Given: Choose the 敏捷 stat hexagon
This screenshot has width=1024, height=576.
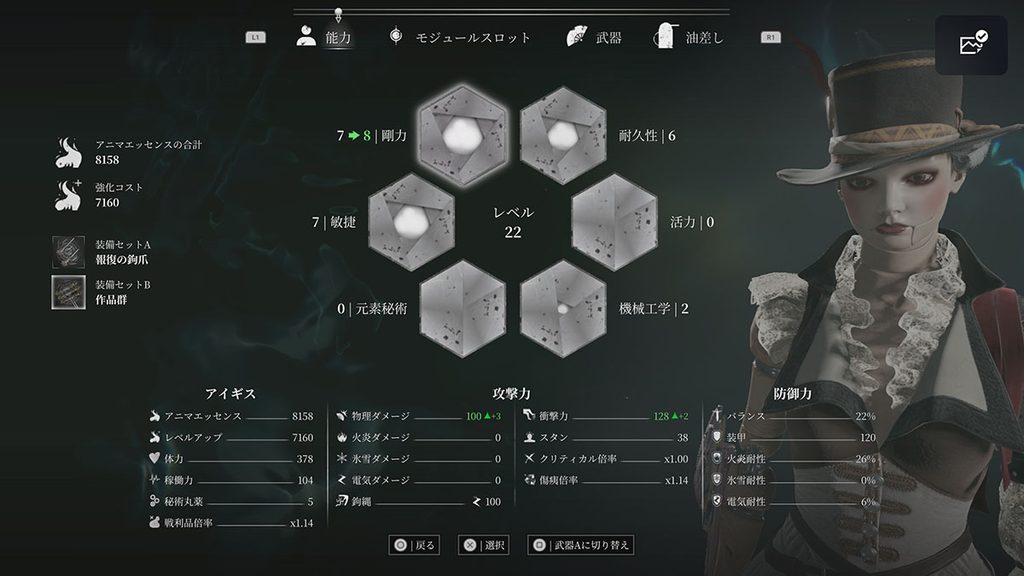Looking at the screenshot, I should click(x=411, y=220).
